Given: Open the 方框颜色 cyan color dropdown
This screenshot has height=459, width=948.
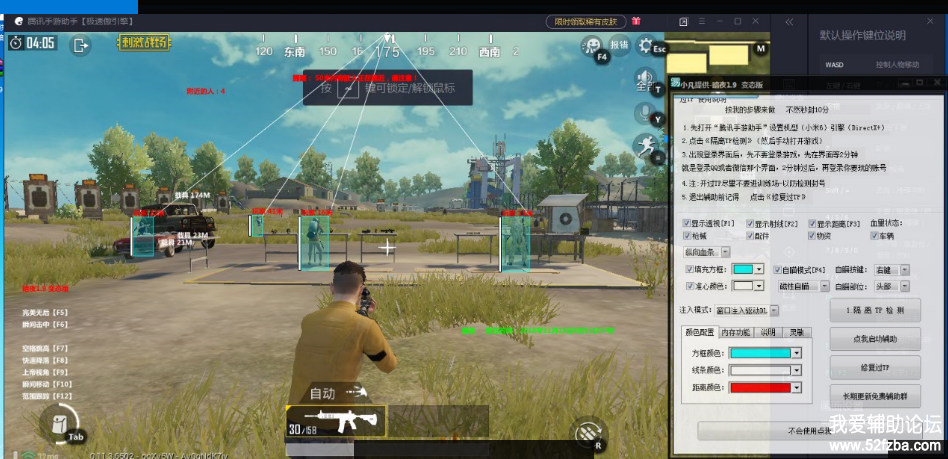Looking at the screenshot, I should (796, 352).
